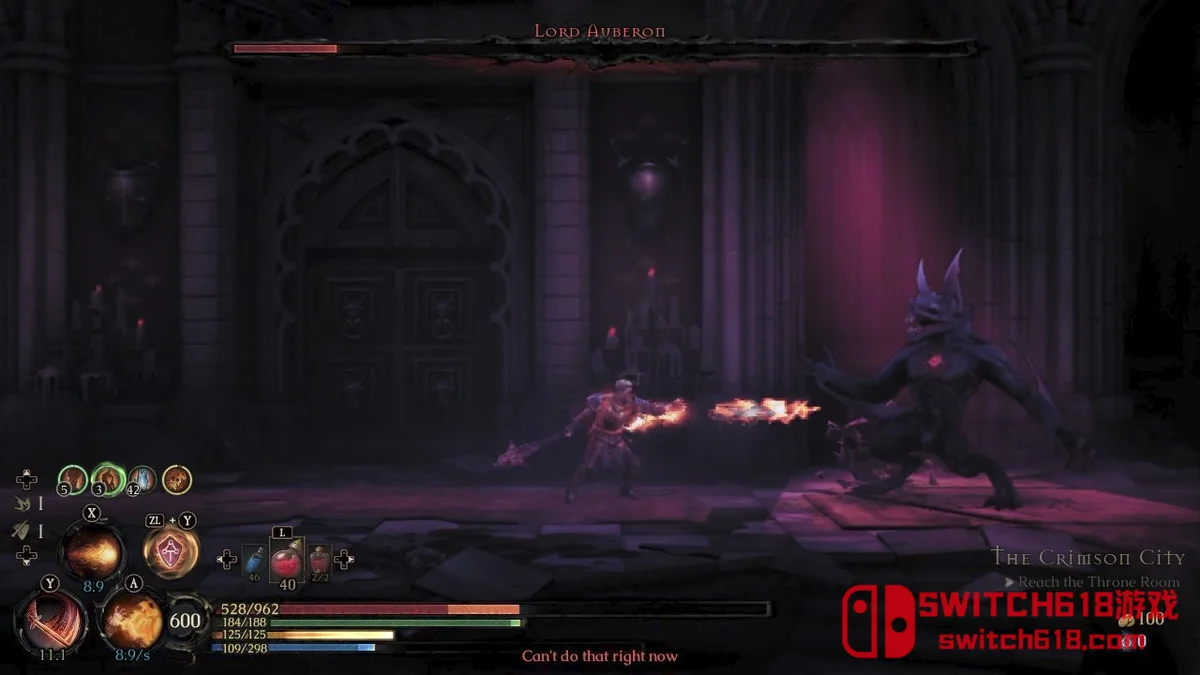
Task: View the green-ringed buff showing 3
Action: 107,480
